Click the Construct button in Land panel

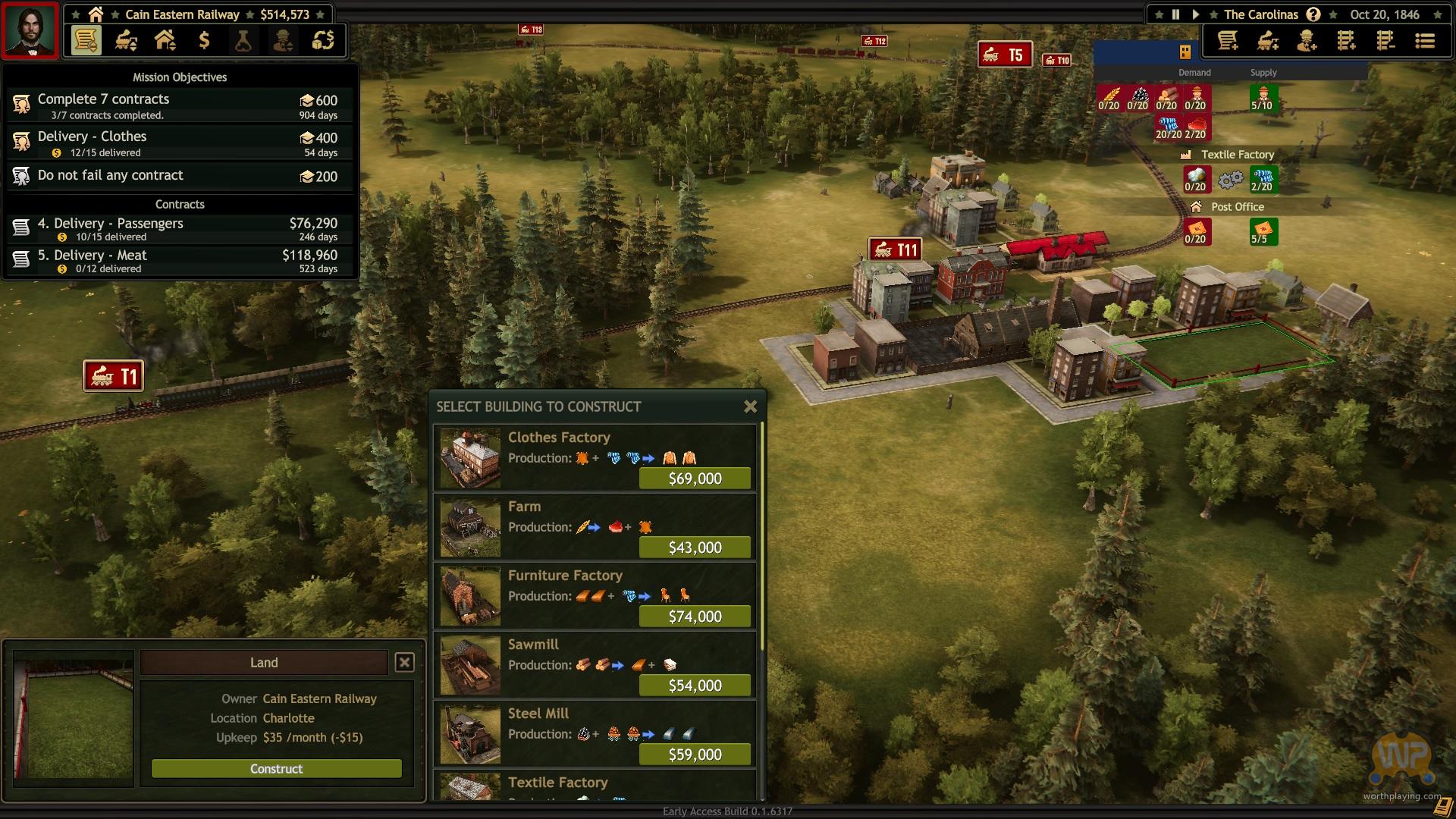[x=276, y=768]
